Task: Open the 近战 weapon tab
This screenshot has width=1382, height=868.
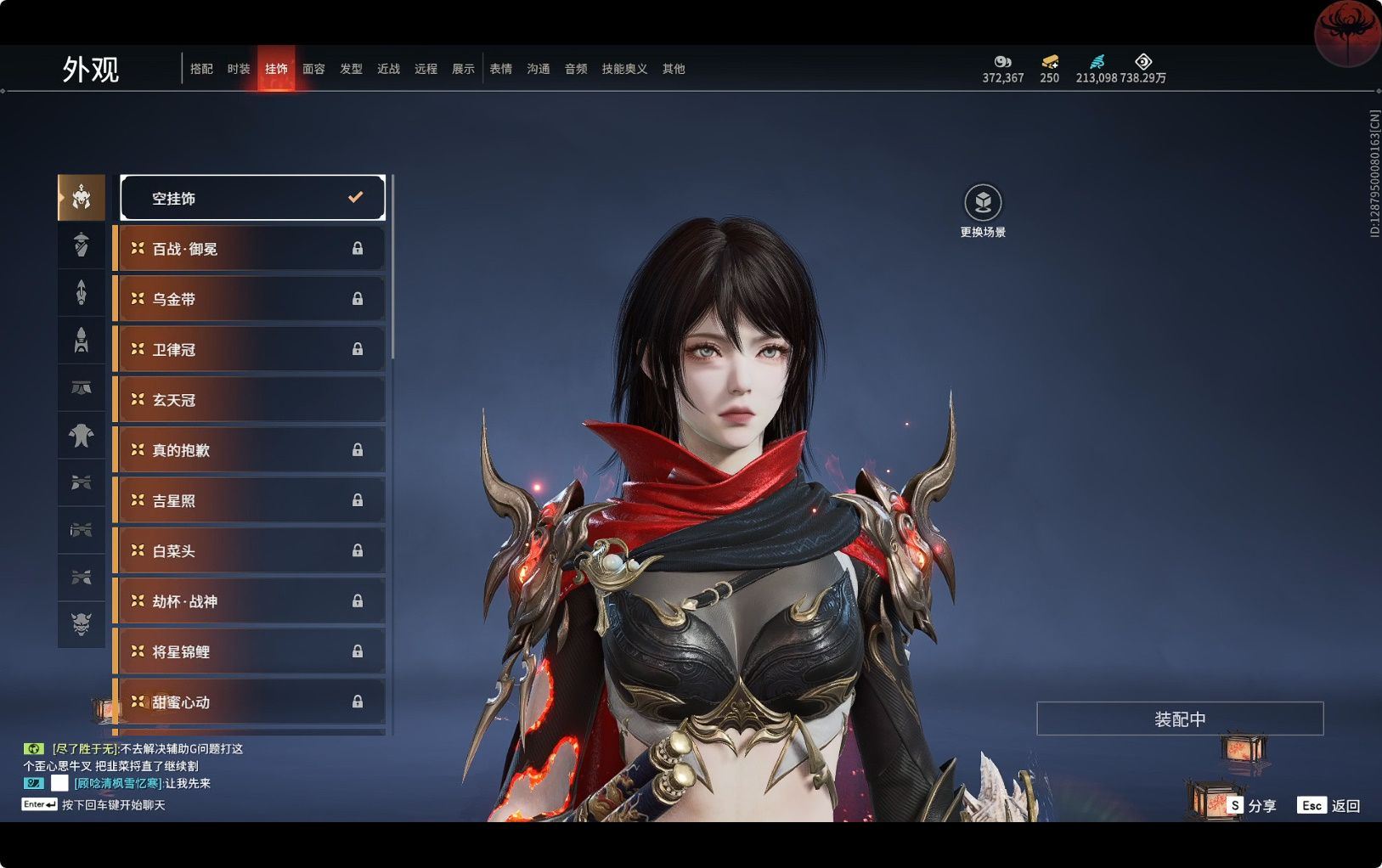Action: click(x=388, y=69)
